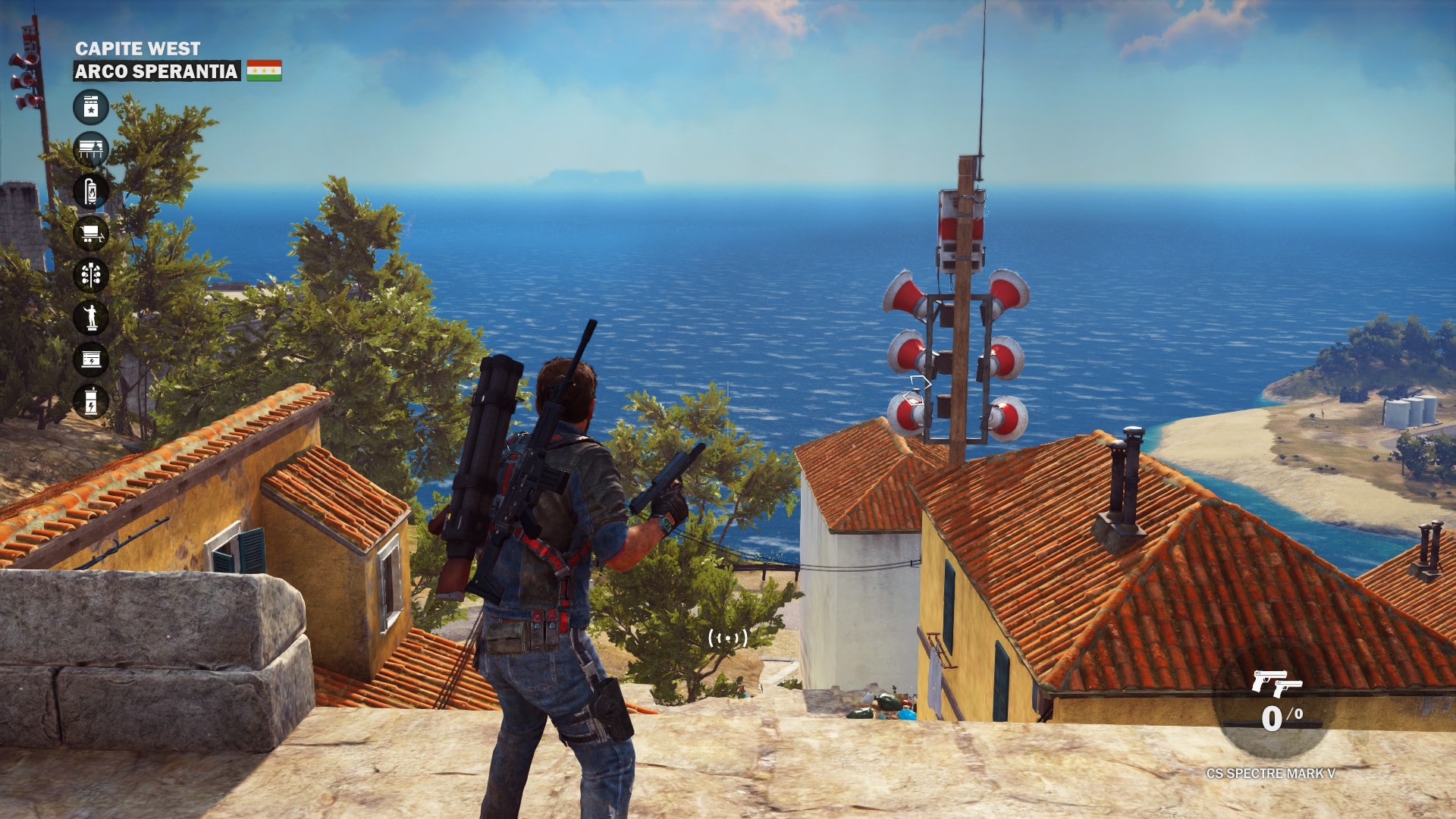This screenshot has width=1456, height=819.
Task: Click the electric generator objective icon
Action: 91,359
